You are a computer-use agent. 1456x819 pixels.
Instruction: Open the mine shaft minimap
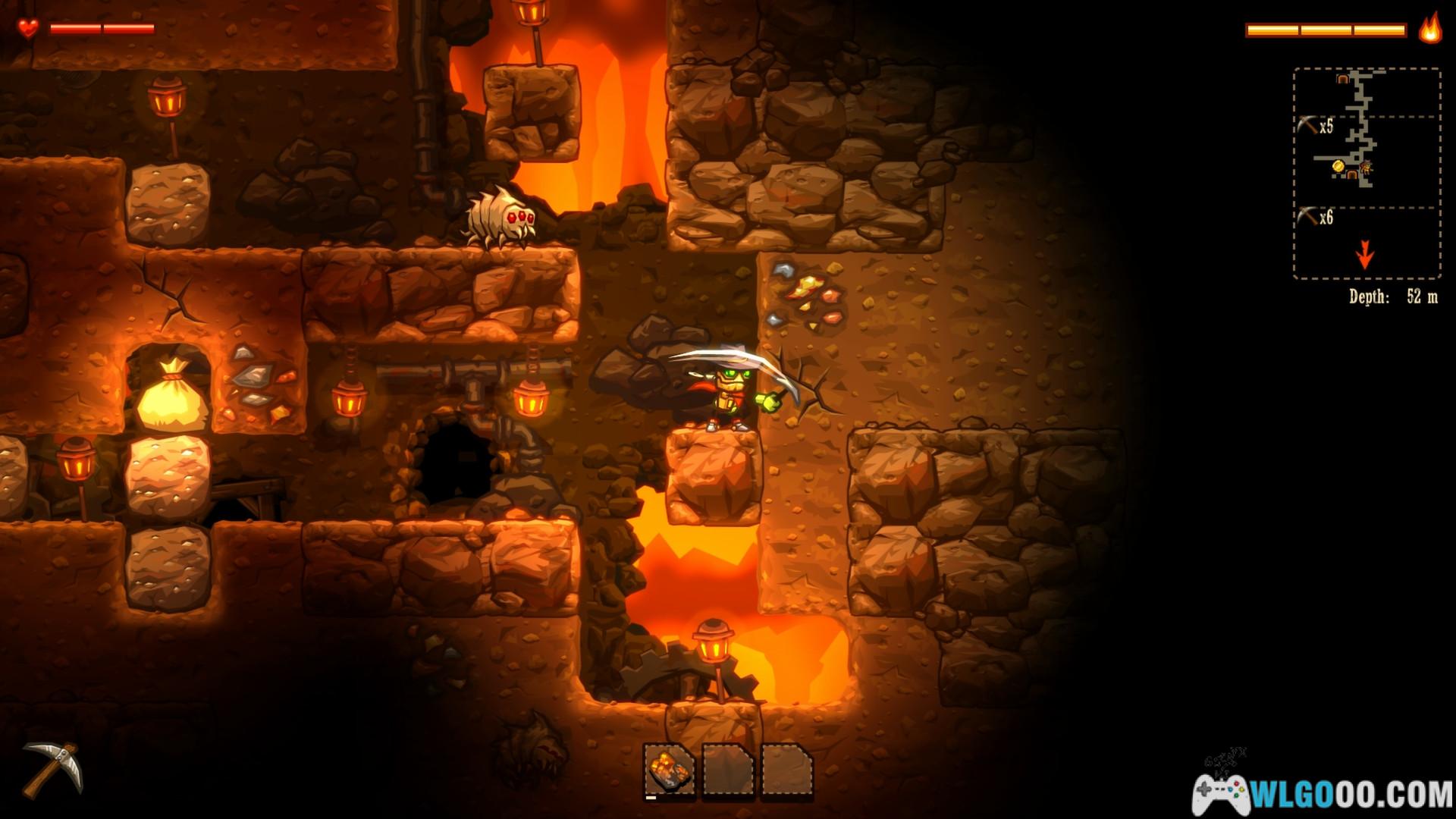(1367, 173)
